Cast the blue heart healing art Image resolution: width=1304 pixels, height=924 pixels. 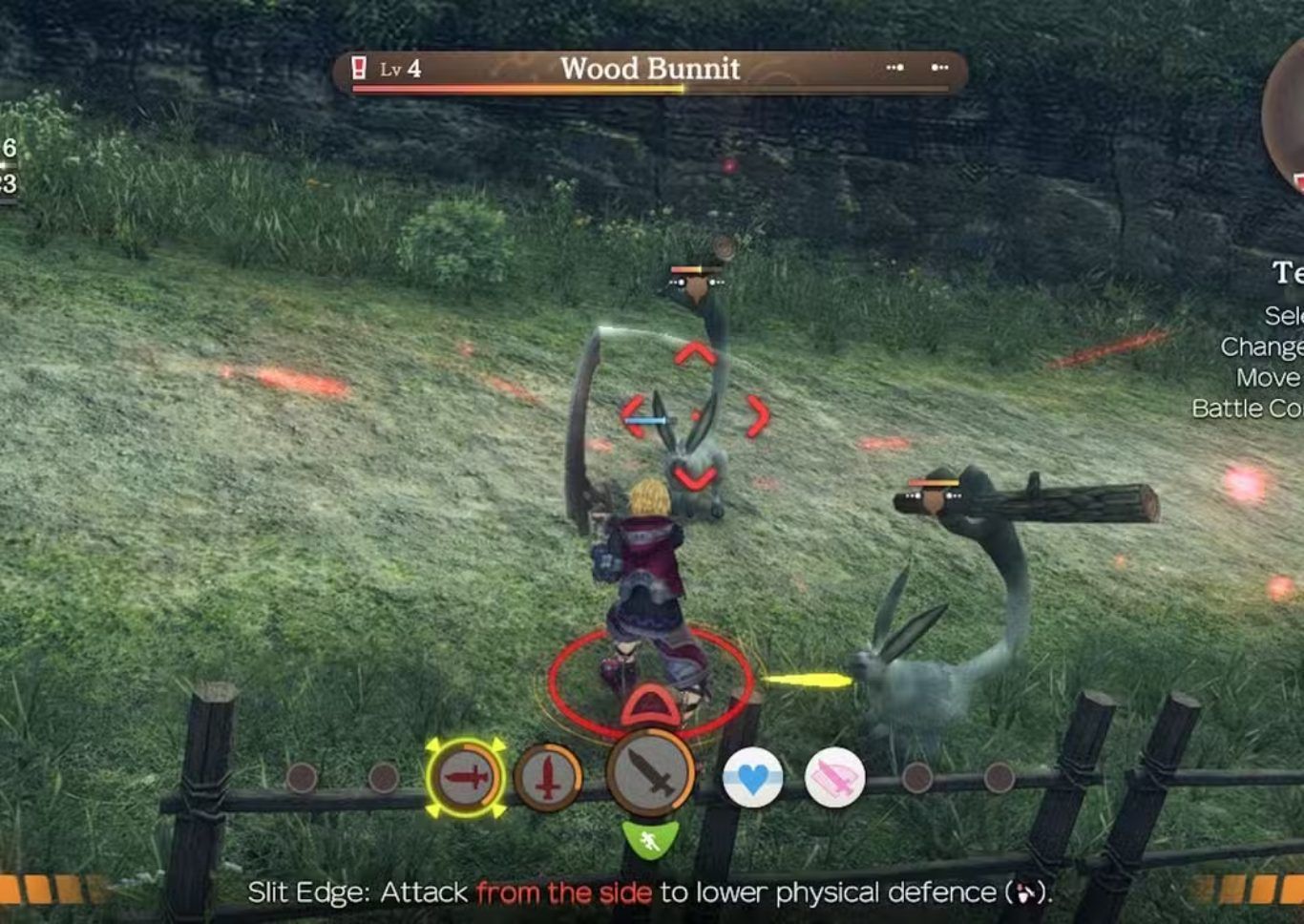752,778
